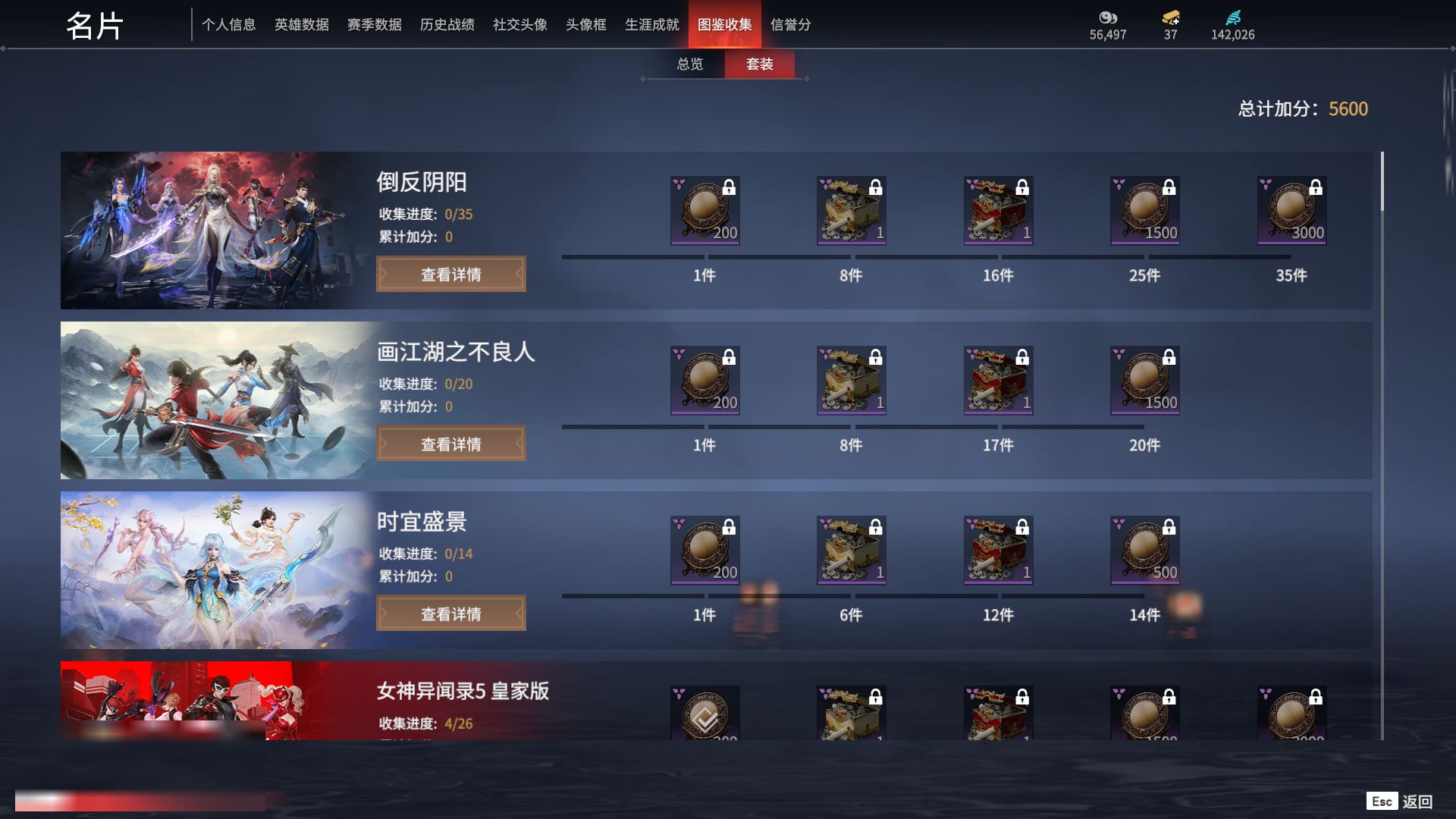This screenshot has height=819, width=1456.
Task: Check details of the 时宜盛景 set
Action: pos(450,614)
